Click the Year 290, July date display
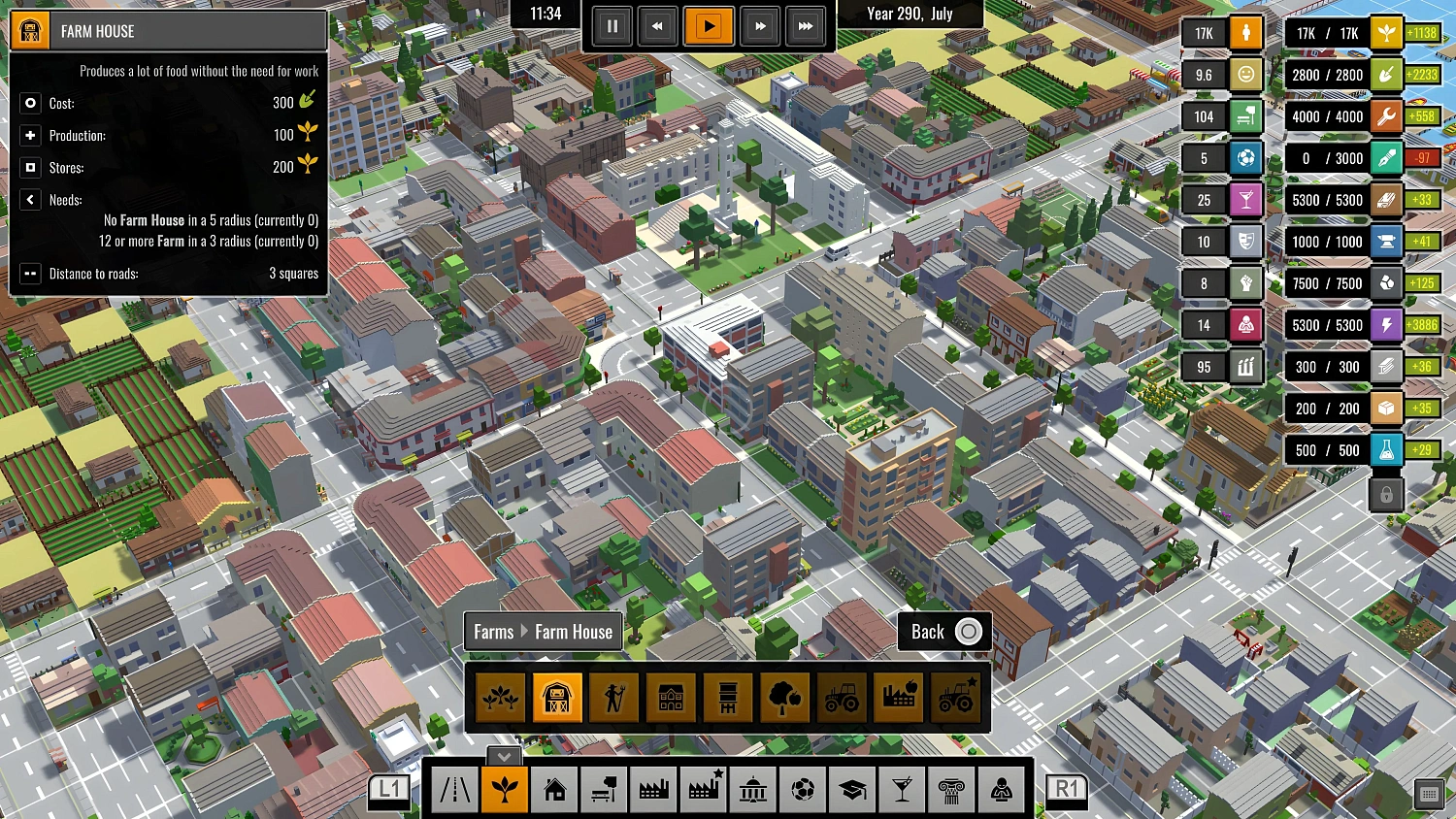 coord(910,14)
